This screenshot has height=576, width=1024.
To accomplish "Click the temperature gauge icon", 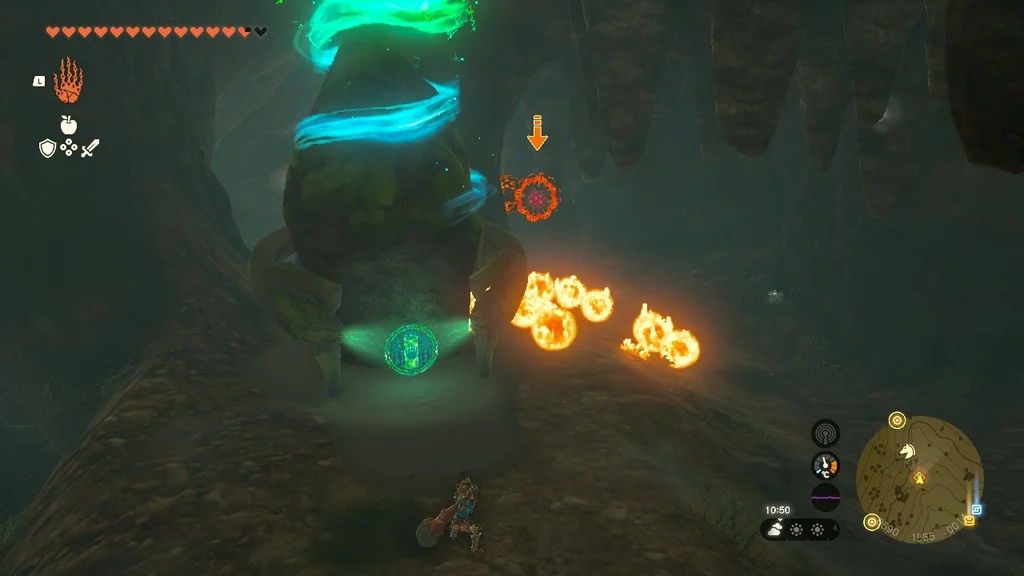I will pos(825,465).
